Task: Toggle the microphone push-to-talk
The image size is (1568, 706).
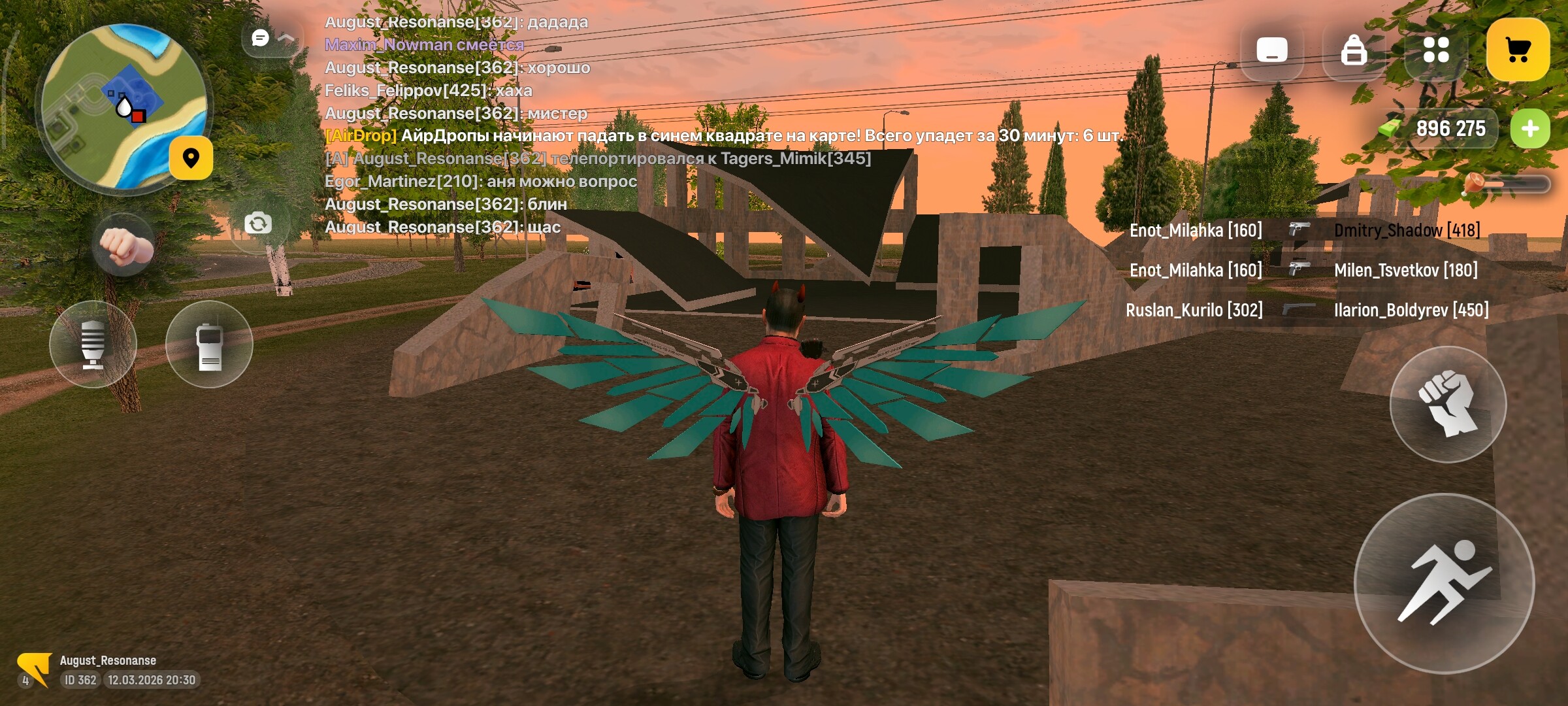Action: (x=93, y=345)
